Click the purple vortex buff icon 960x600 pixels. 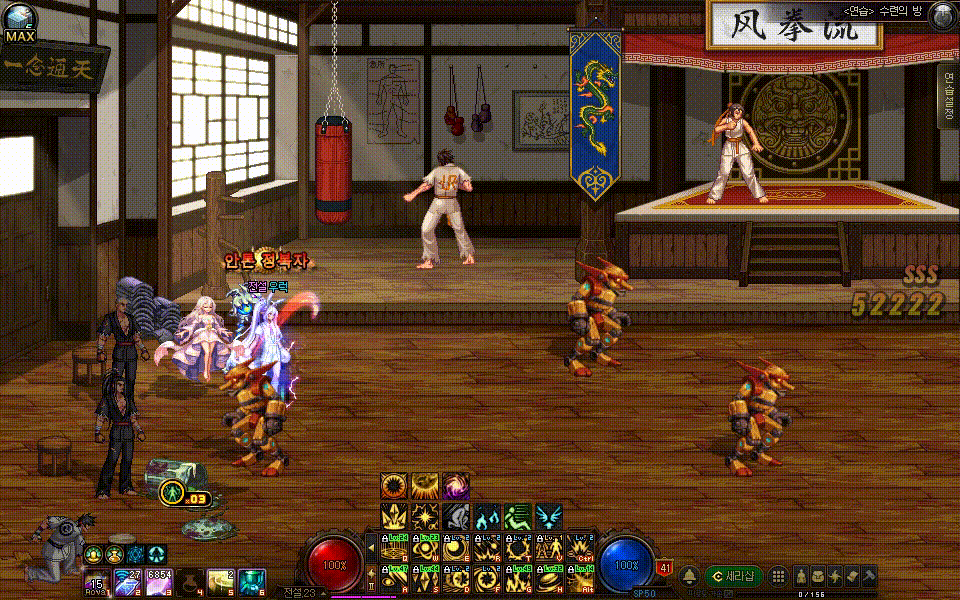[x=456, y=486]
